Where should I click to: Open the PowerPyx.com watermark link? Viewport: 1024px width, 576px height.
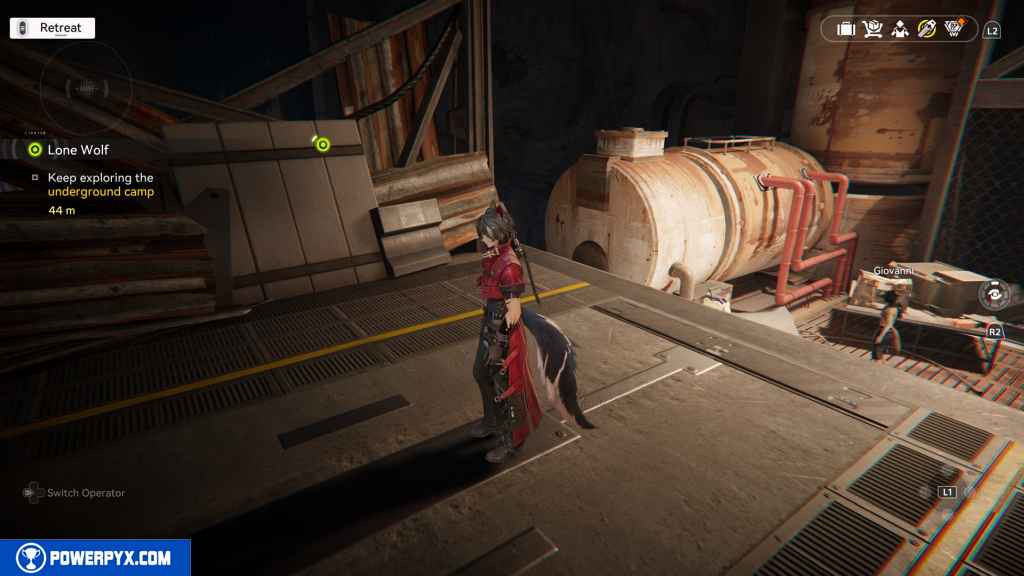pos(95,558)
